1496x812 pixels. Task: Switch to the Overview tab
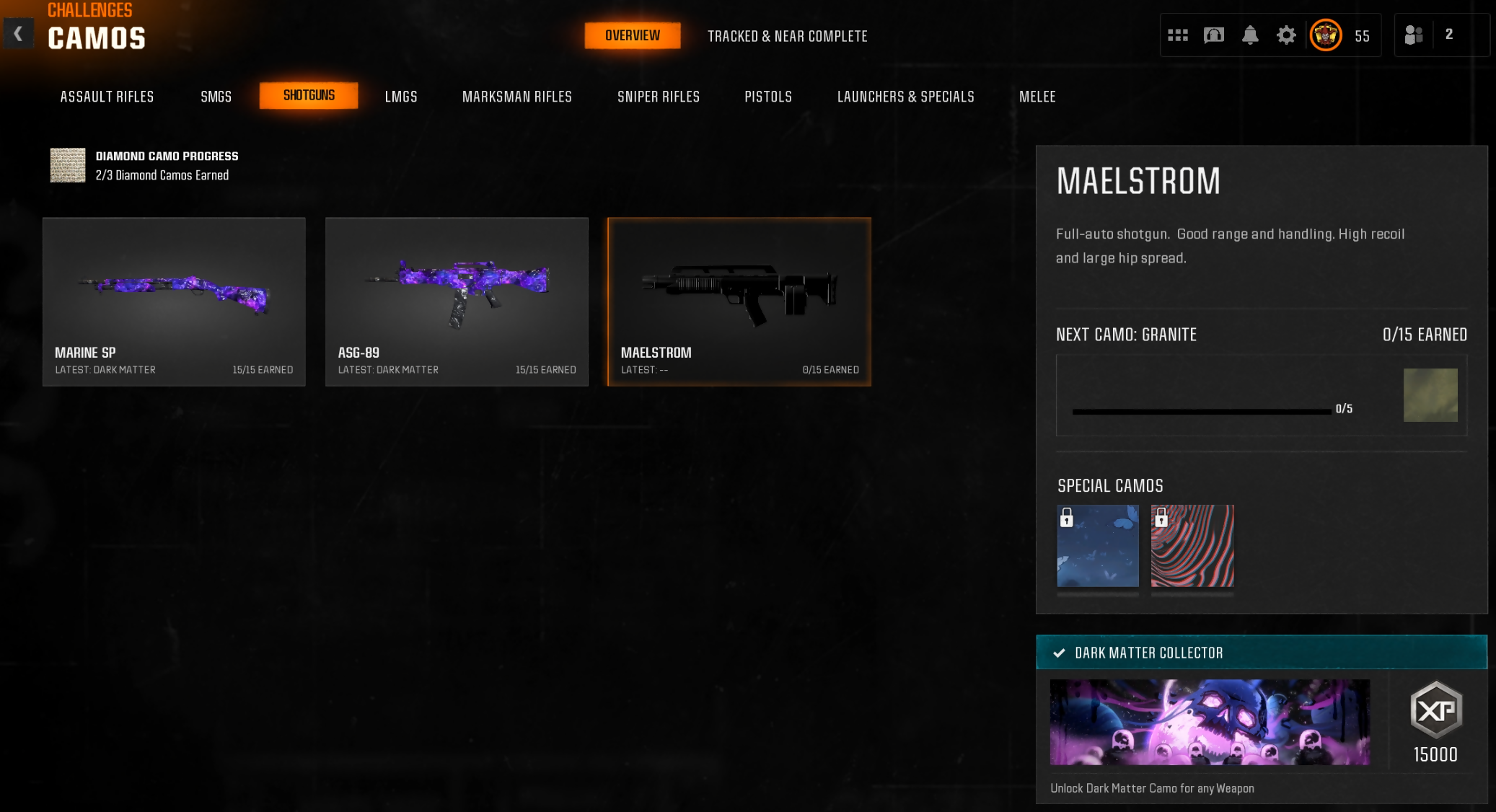pos(632,35)
